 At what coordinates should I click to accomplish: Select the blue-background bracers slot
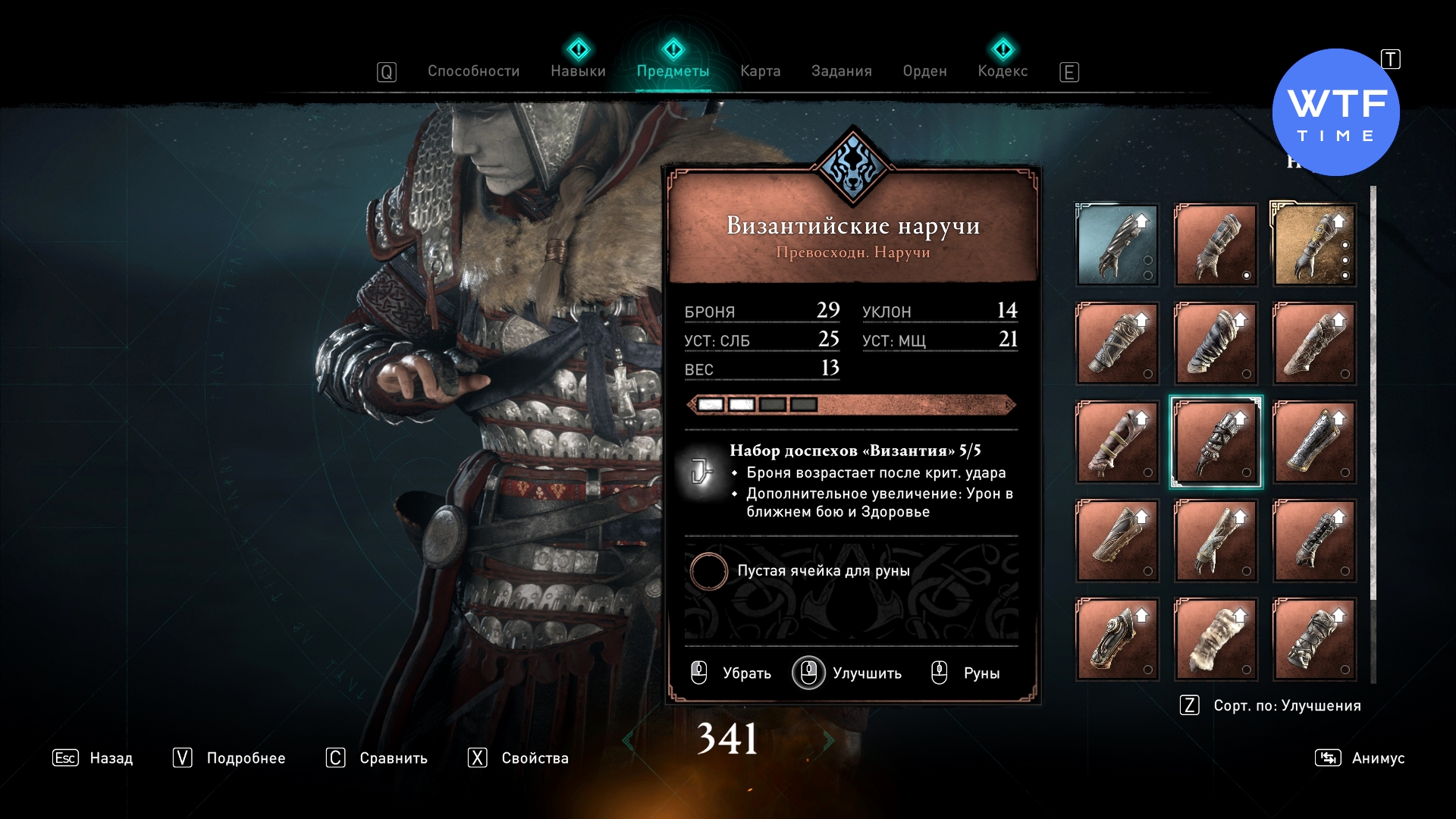[x=1117, y=245]
